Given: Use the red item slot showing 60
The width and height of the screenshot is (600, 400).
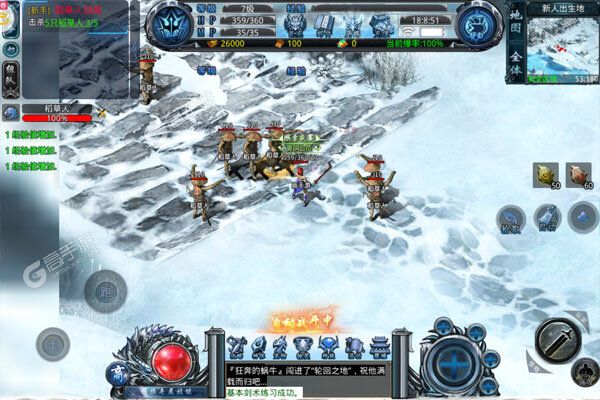Looking at the screenshot, I should (579, 174).
